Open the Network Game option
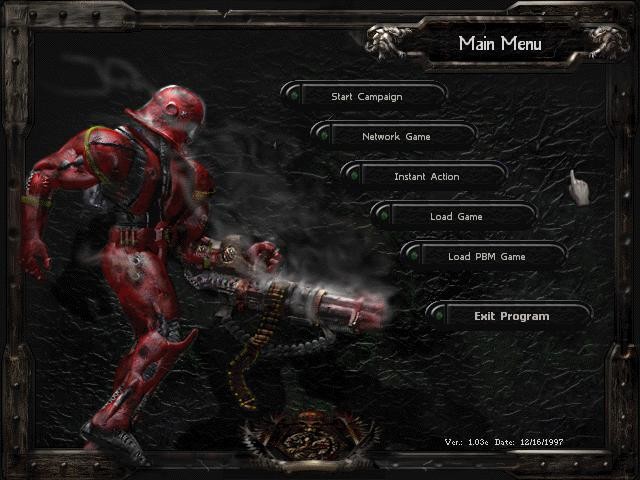This screenshot has width=640, height=480. (x=395, y=136)
